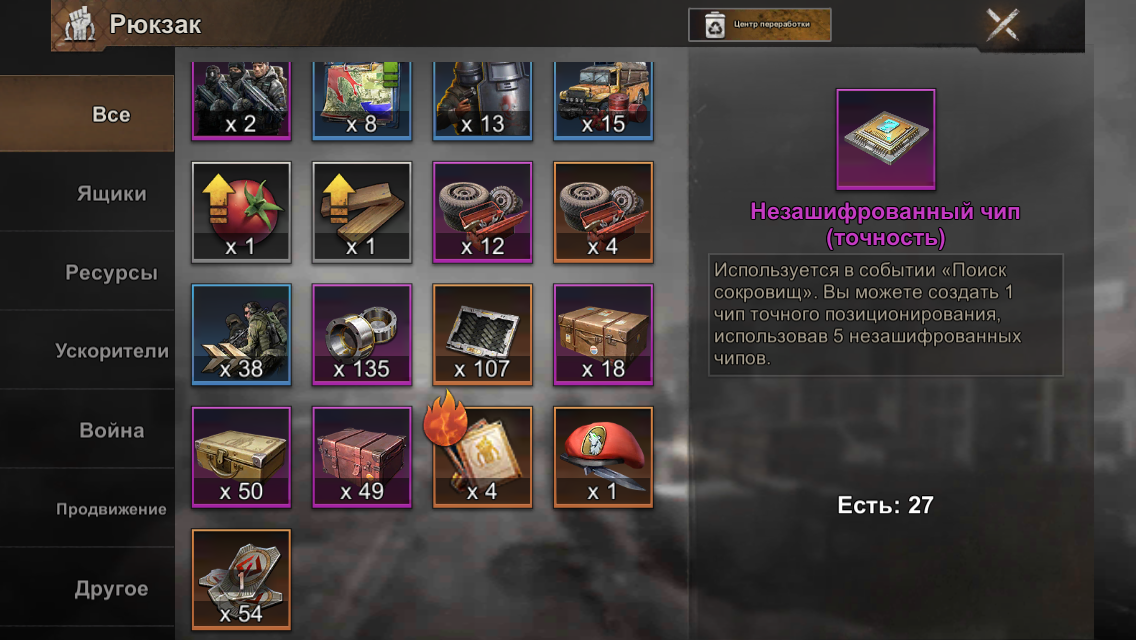Pick the purple-framed tires item x12
Viewport: 1136px width, 640px height.
(482, 212)
